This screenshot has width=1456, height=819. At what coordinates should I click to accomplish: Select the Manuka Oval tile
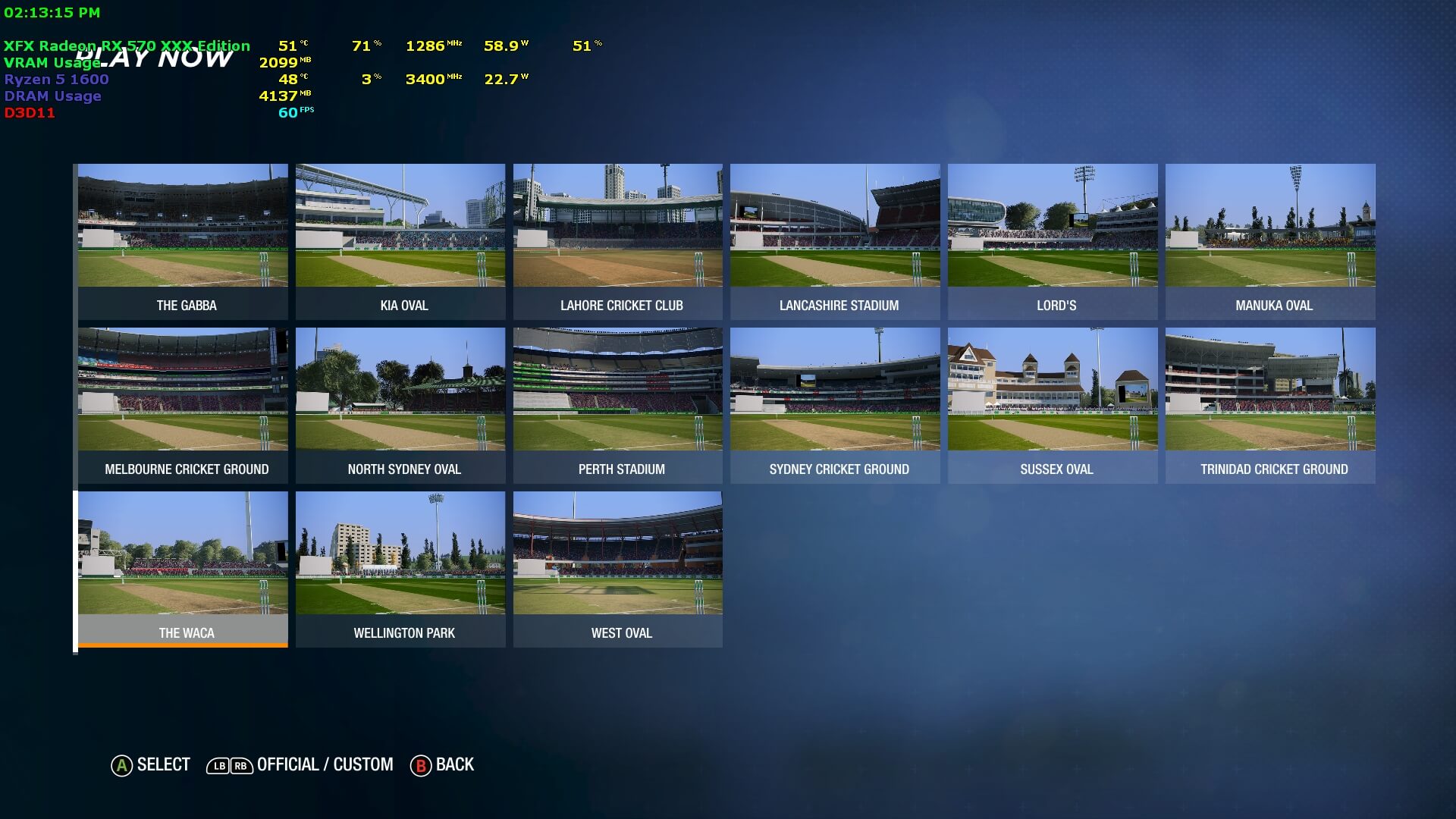(x=1270, y=241)
